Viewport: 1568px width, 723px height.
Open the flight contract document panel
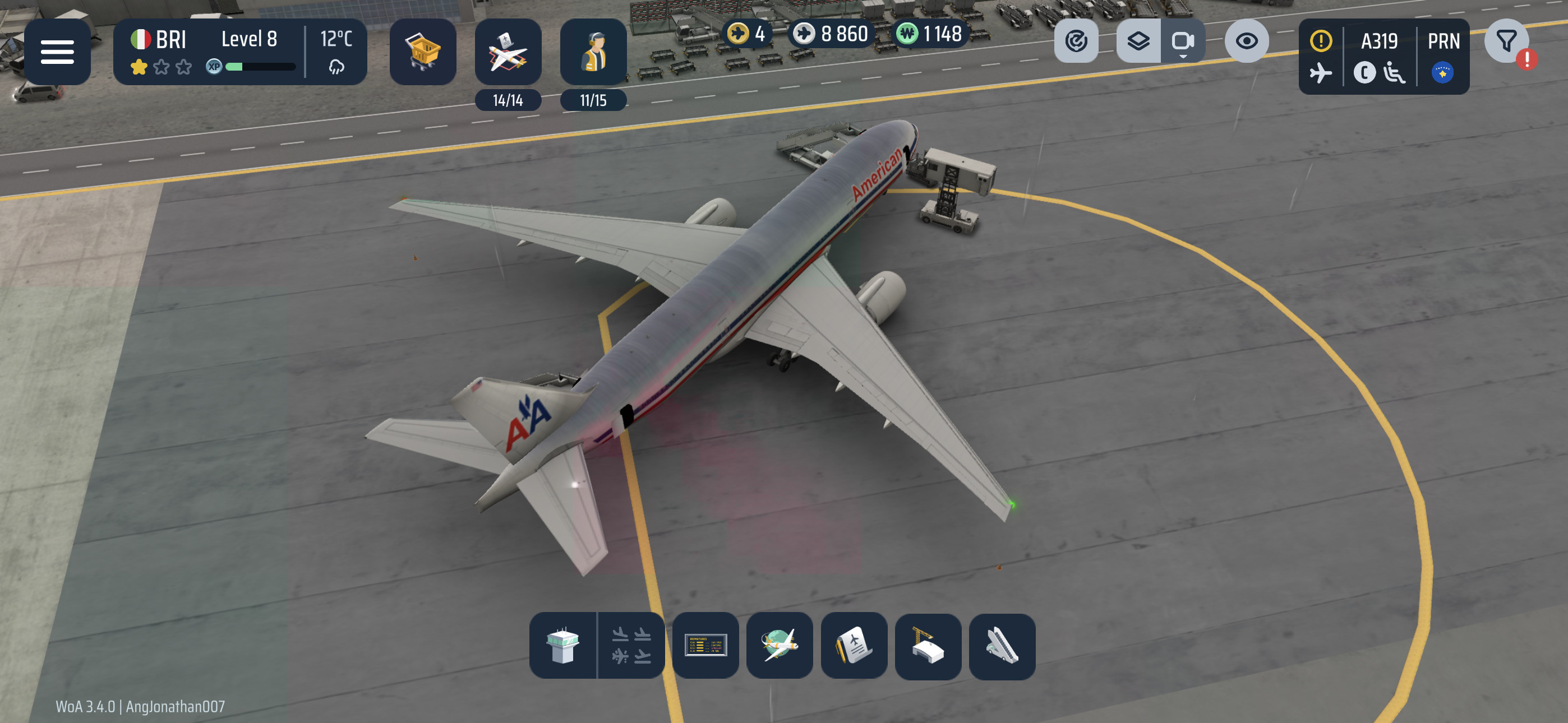click(x=854, y=645)
